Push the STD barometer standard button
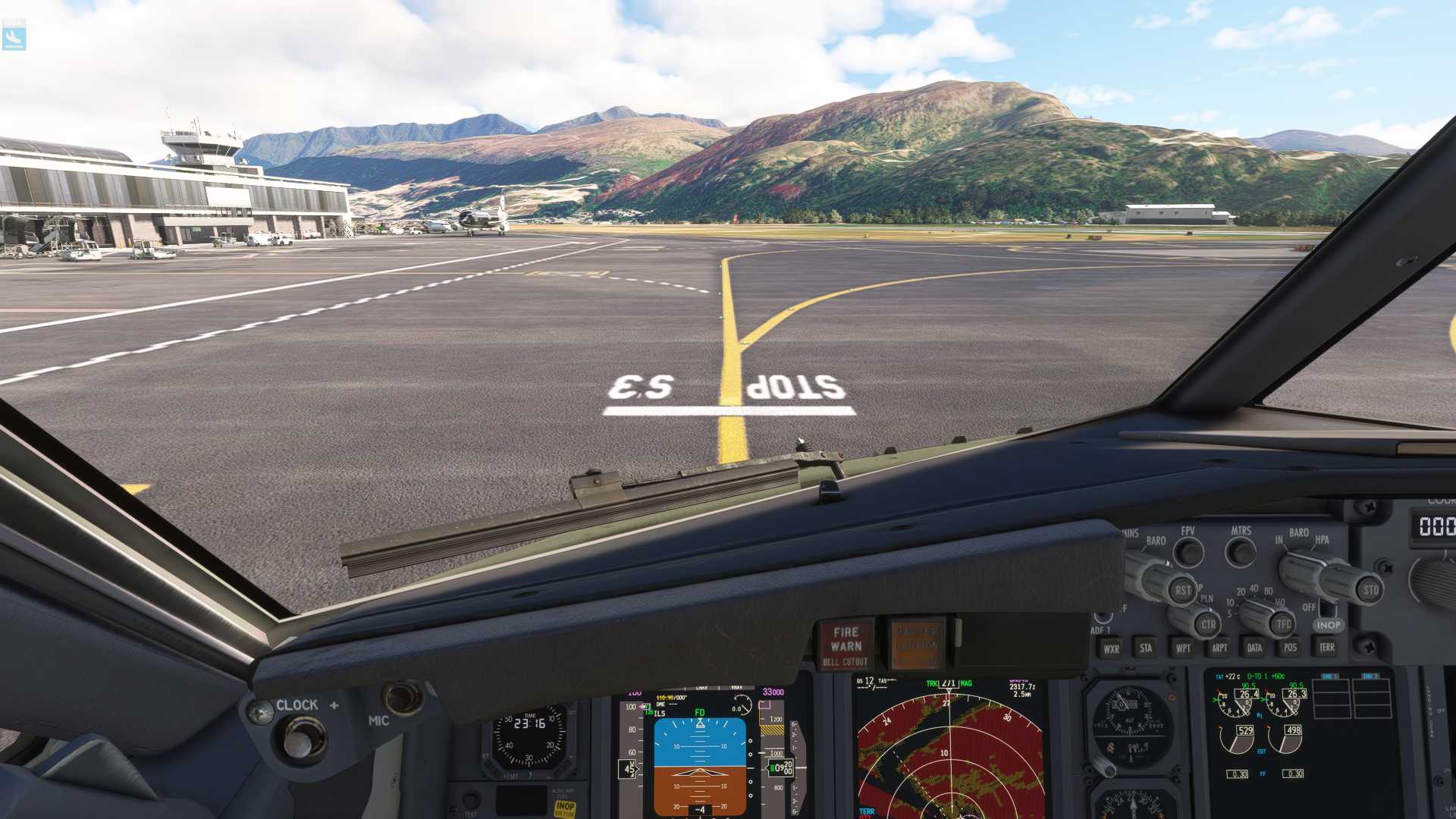This screenshot has height=819, width=1456. pyautogui.click(x=1370, y=590)
